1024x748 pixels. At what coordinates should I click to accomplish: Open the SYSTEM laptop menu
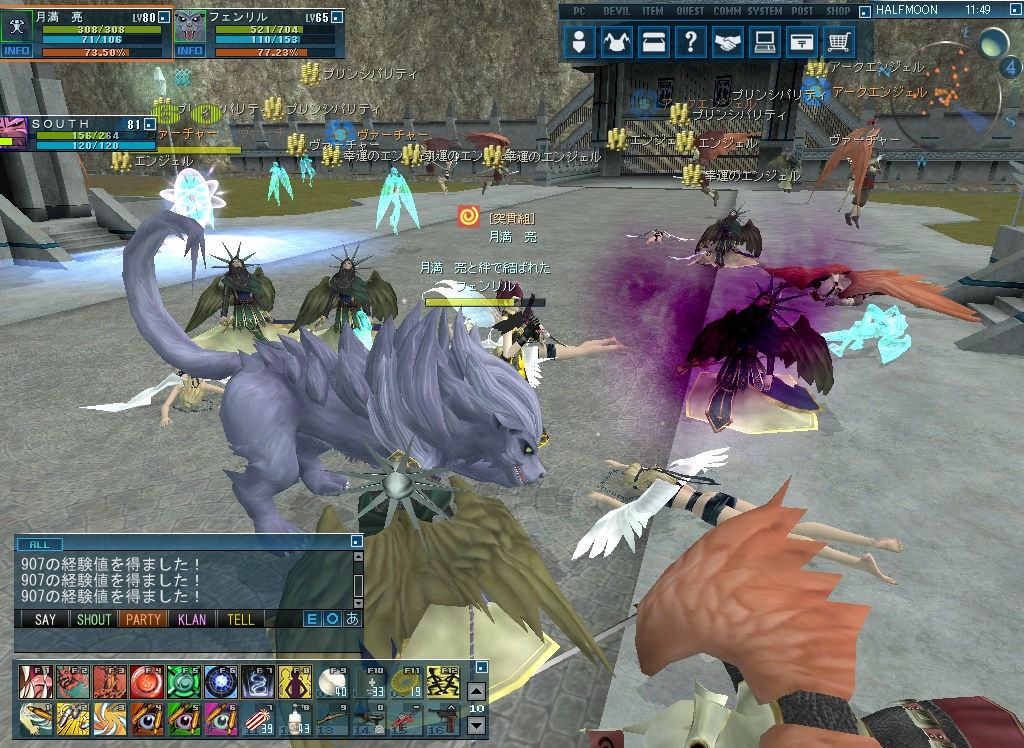[765, 42]
